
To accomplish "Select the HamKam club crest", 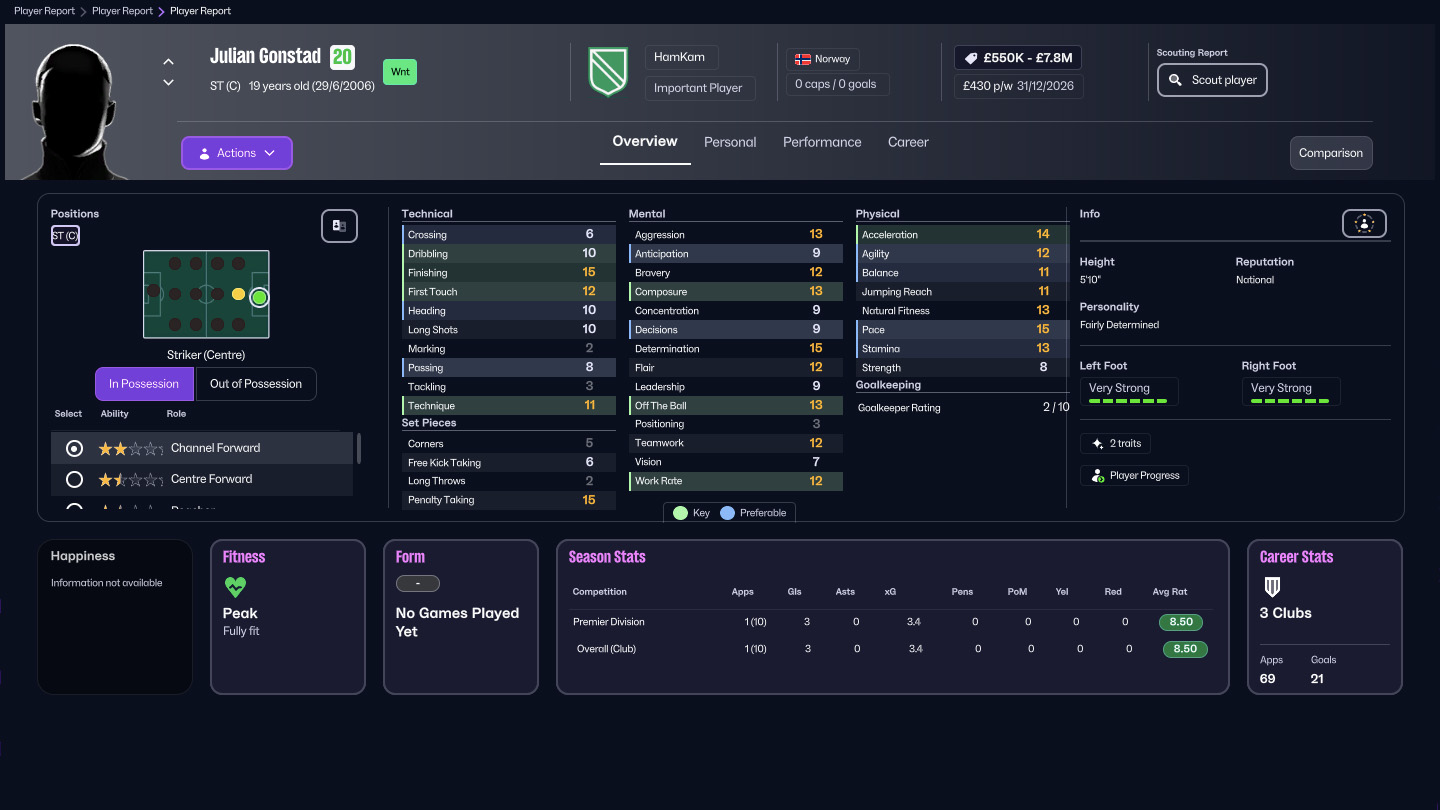I will pyautogui.click(x=607, y=71).
